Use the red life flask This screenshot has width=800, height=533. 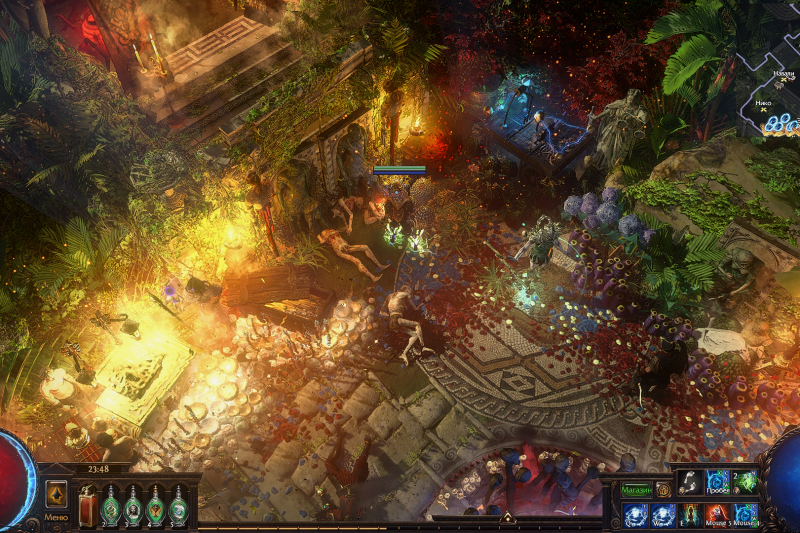point(87,506)
